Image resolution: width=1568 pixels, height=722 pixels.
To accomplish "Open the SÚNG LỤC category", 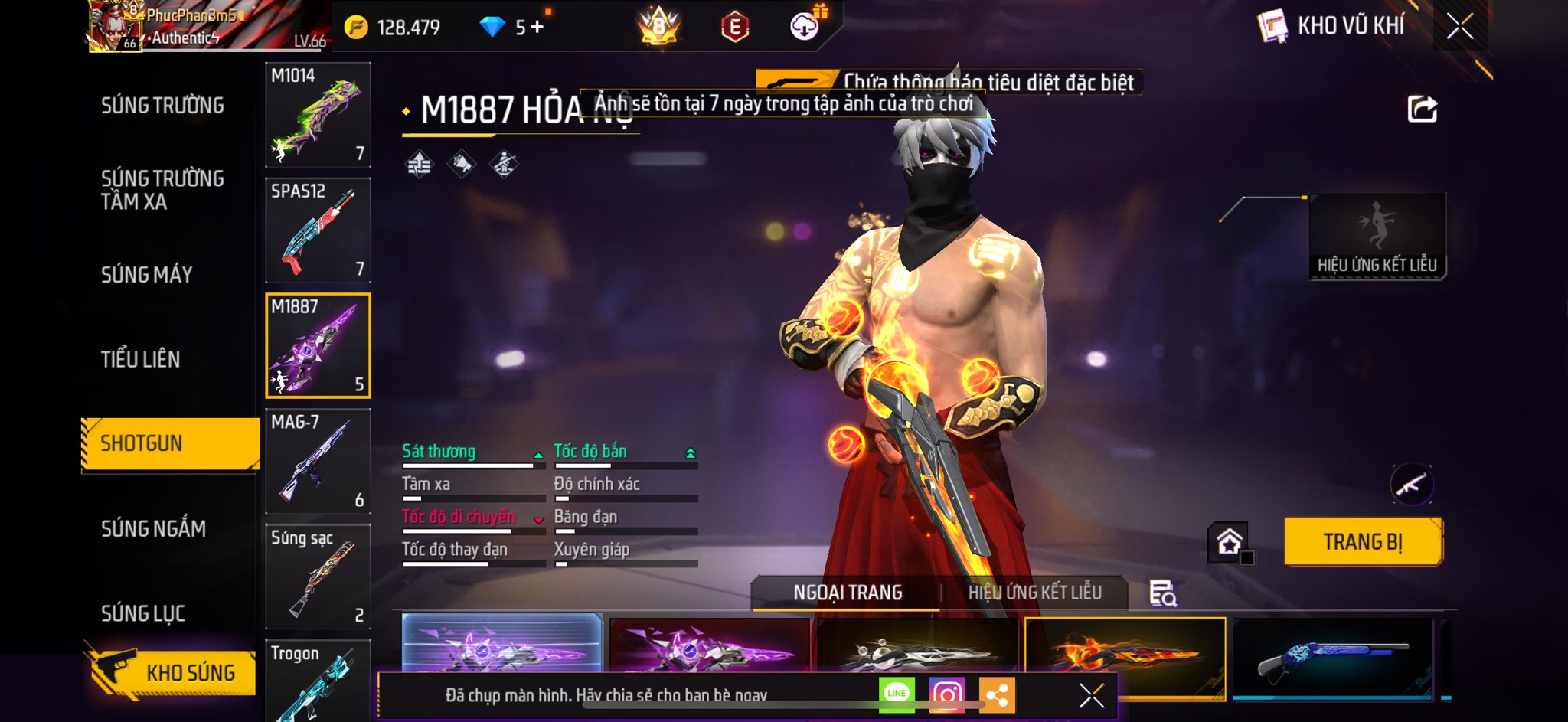I will pyautogui.click(x=143, y=613).
